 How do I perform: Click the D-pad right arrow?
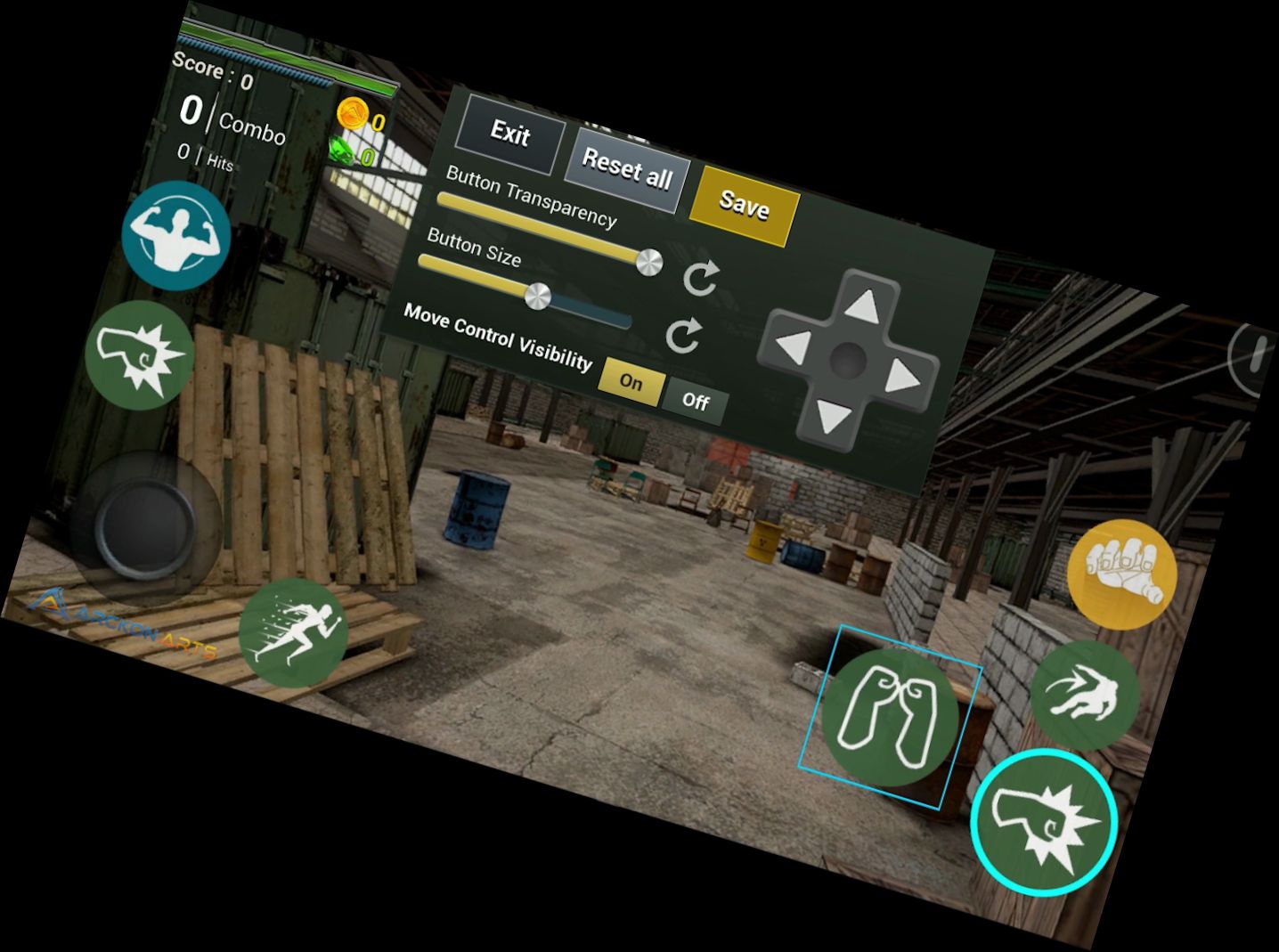click(902, 378)
